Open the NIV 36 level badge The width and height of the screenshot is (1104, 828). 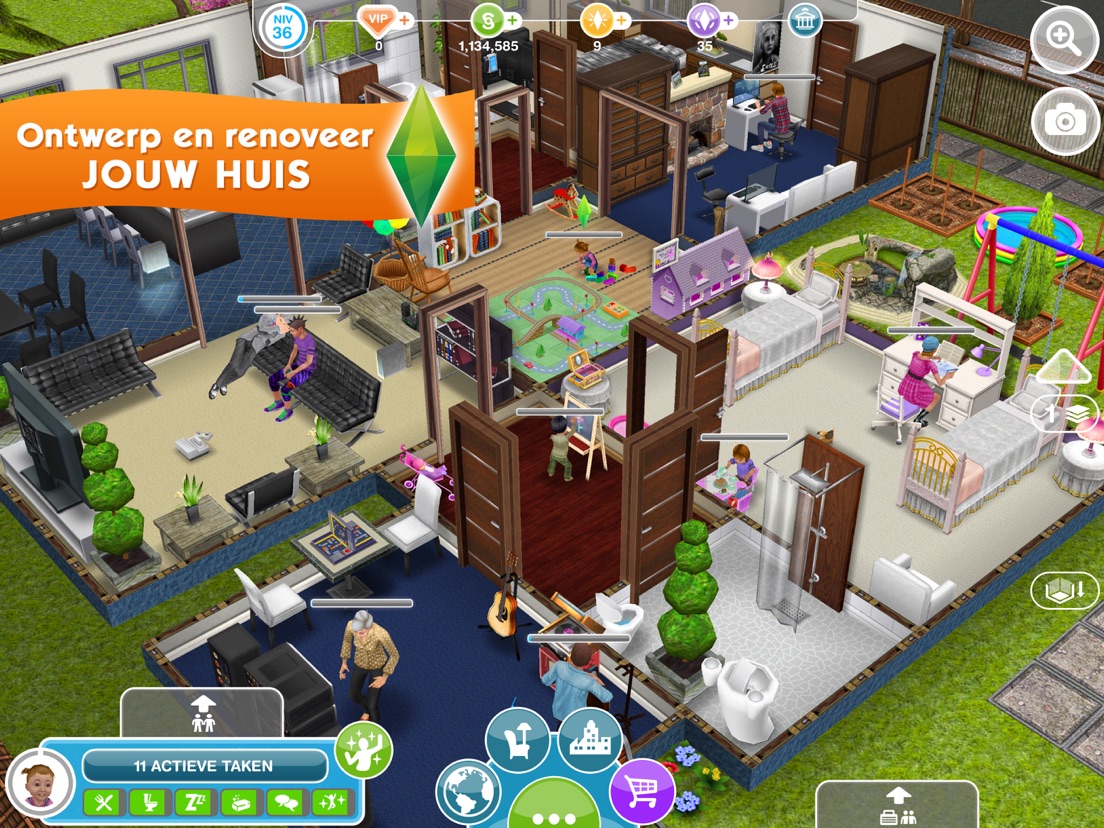click(281, 27)
